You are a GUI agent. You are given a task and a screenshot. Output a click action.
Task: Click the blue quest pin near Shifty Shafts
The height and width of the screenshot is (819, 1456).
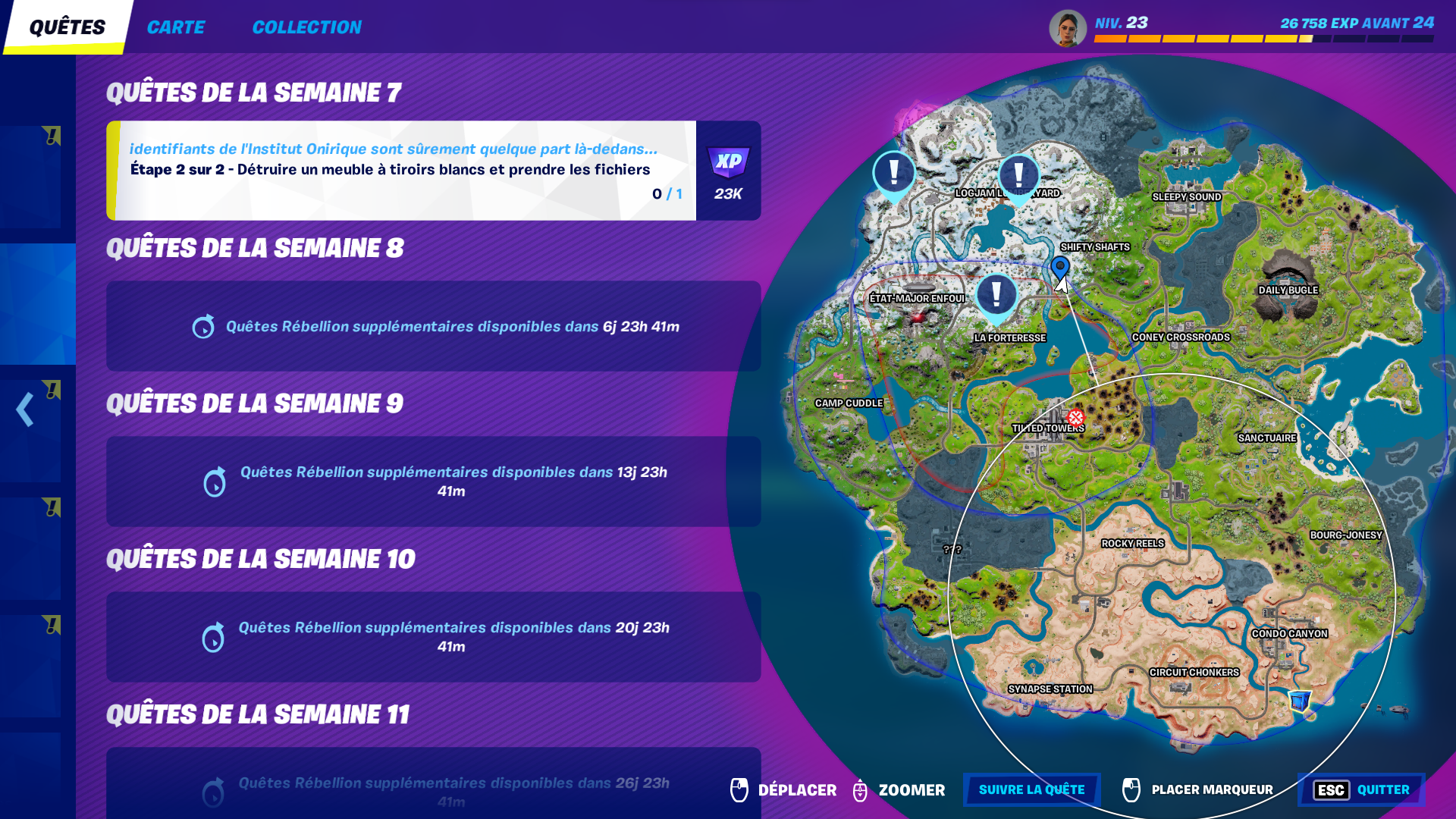(x=1059, y=267)
